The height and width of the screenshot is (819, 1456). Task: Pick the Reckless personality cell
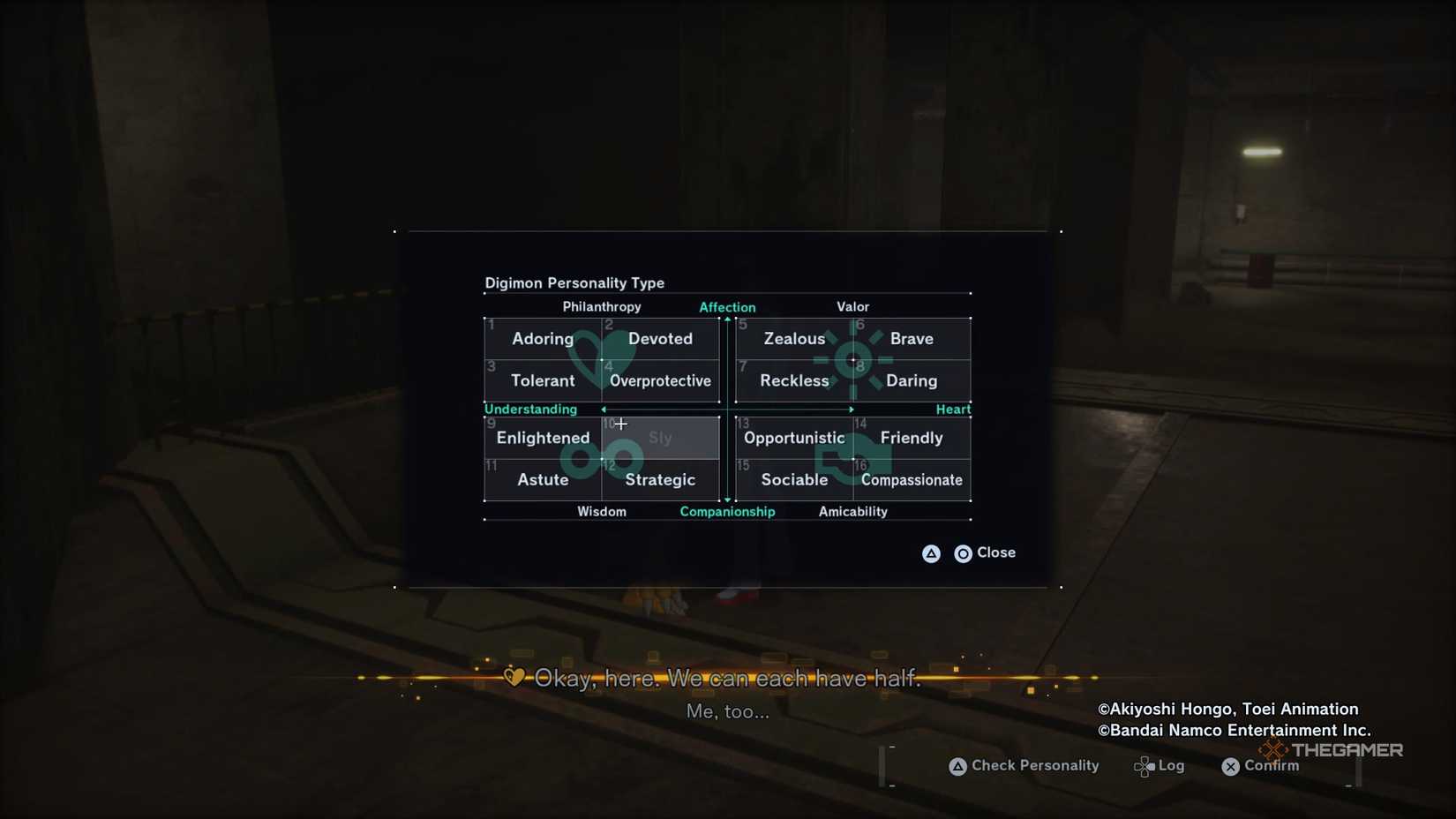pyautogui.click(x=794, y=381)
